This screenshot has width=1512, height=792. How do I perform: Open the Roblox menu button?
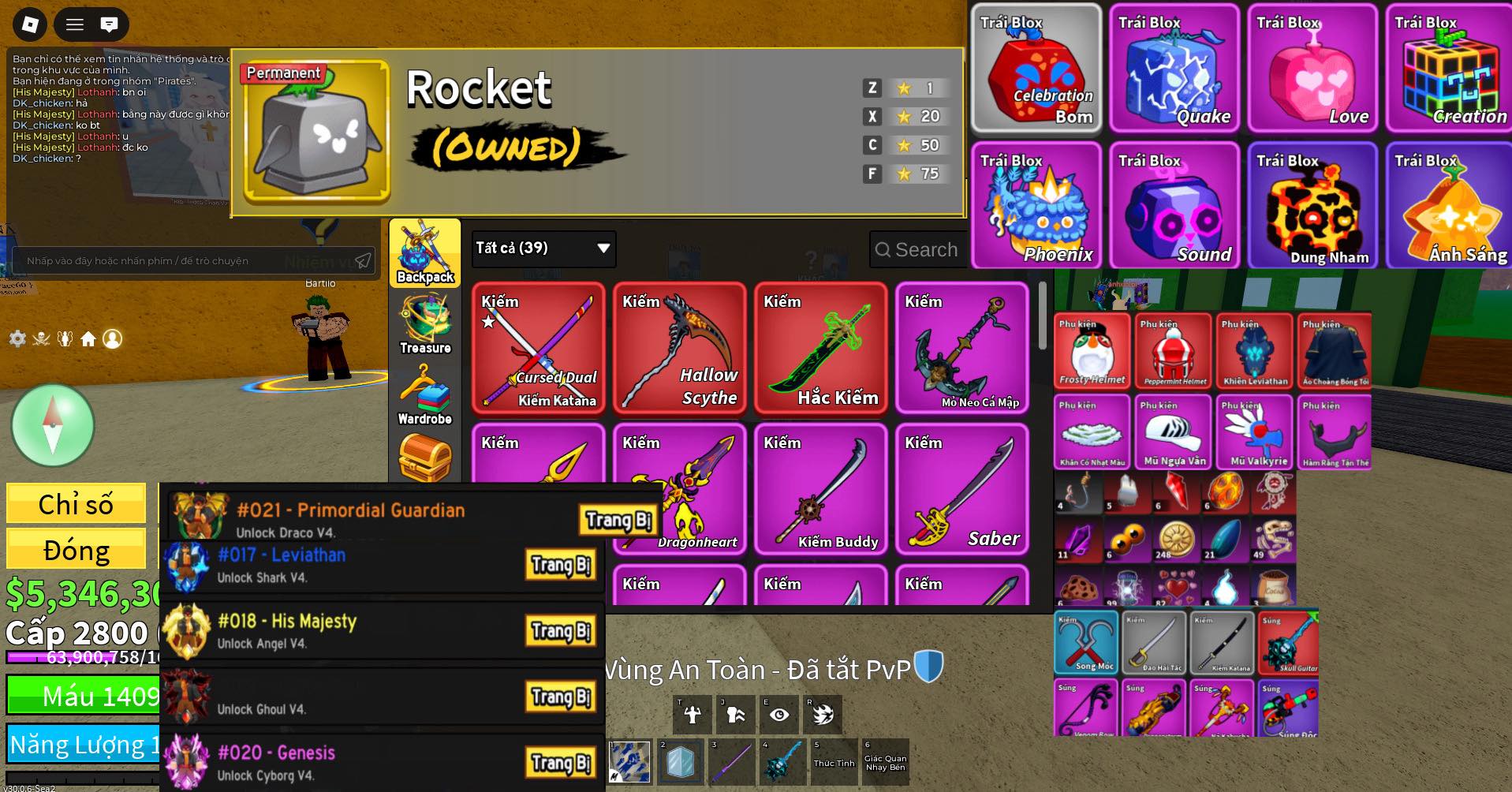tap(30, 24)
